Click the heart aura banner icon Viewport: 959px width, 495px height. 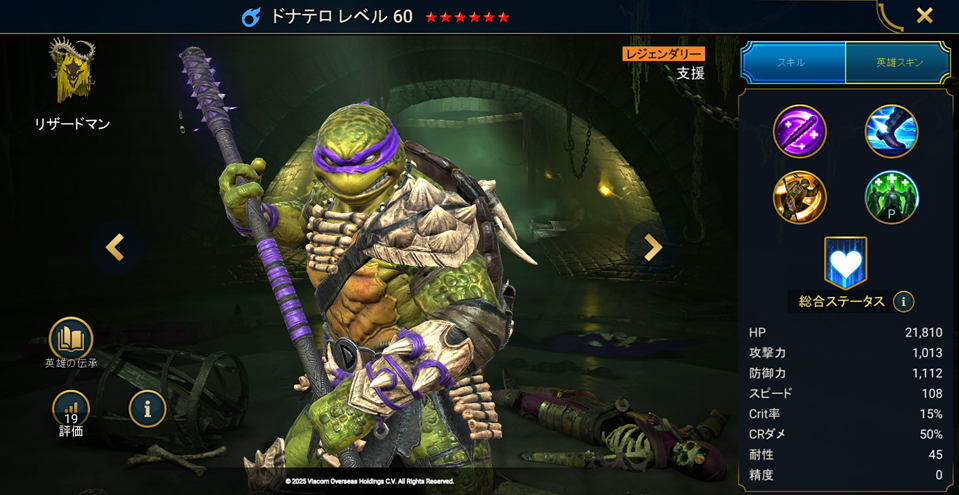845,261
